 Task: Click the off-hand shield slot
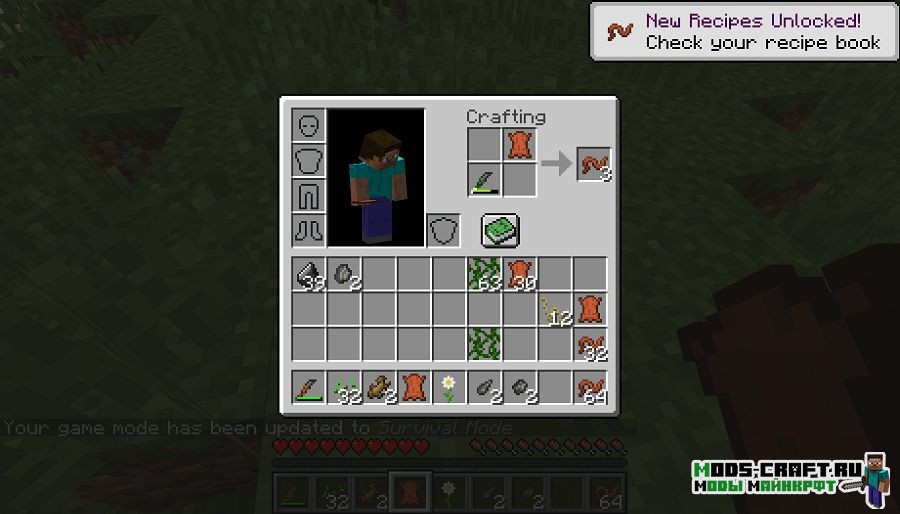[x=443, y=231]
